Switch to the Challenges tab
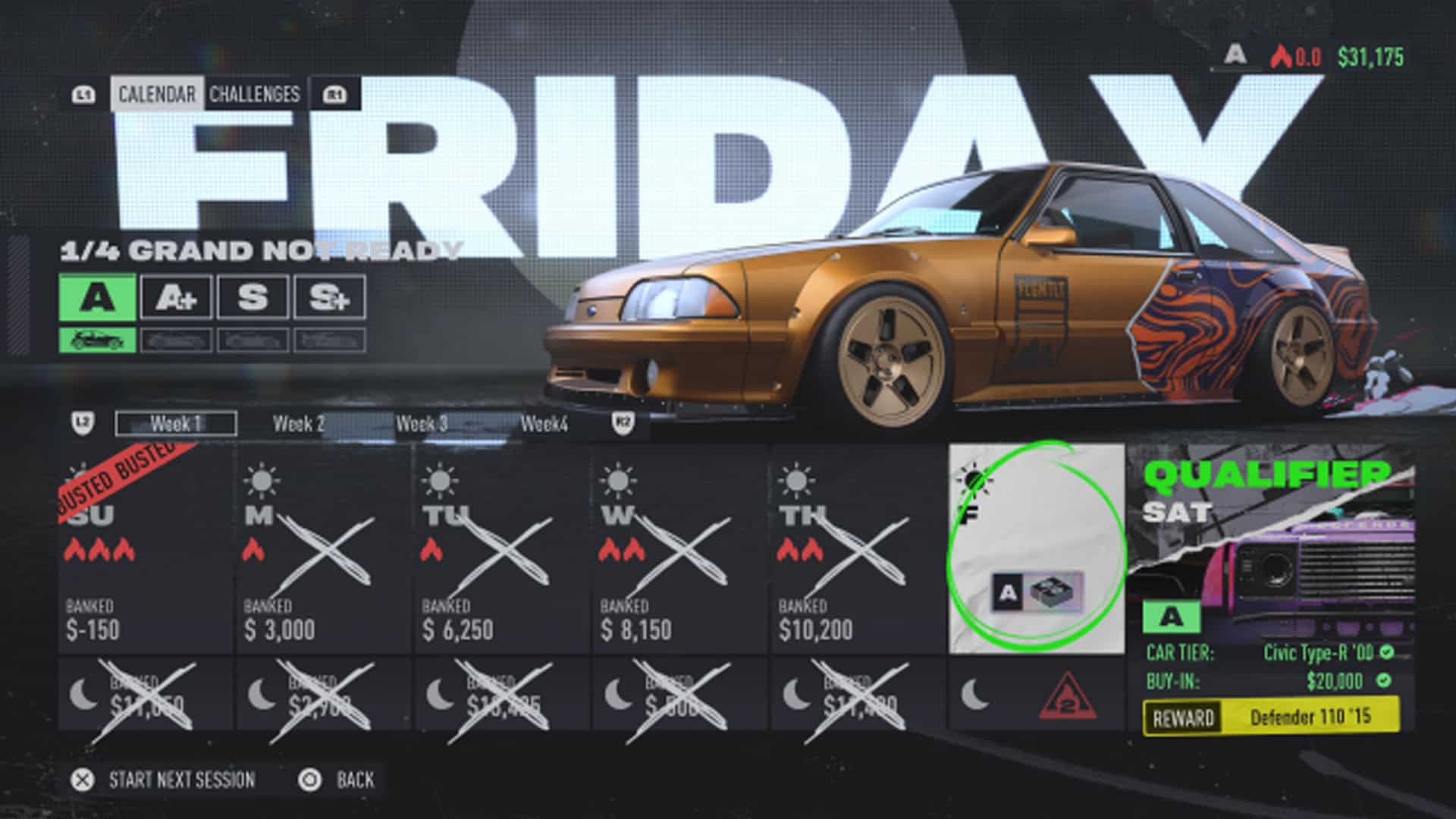This screenshot has height=819, width=1456. 252,96
